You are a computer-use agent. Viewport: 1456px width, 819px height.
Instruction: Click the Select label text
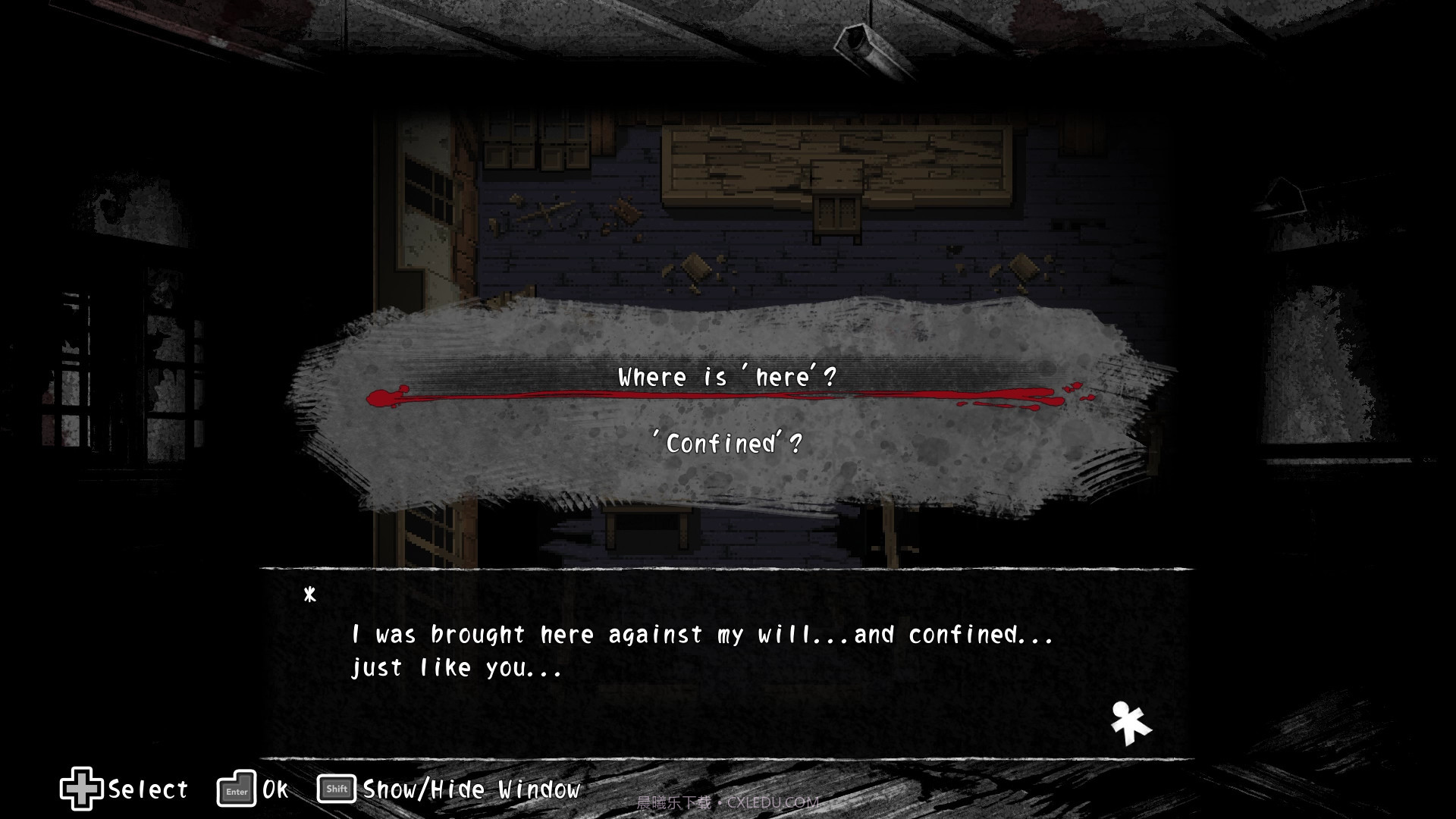(146, 791)
